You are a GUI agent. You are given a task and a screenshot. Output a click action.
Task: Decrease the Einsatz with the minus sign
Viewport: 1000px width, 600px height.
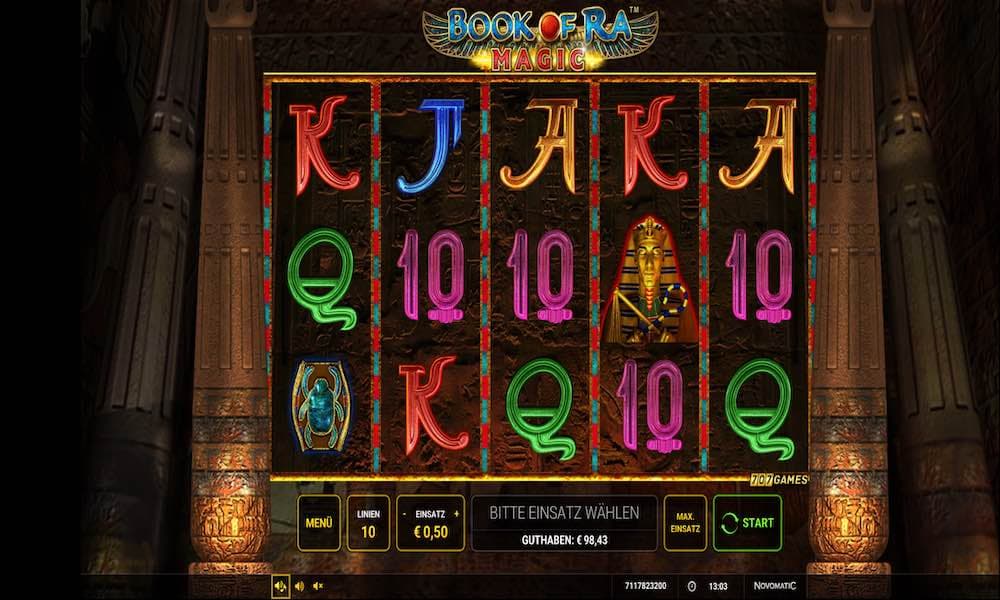click(404, 513)
